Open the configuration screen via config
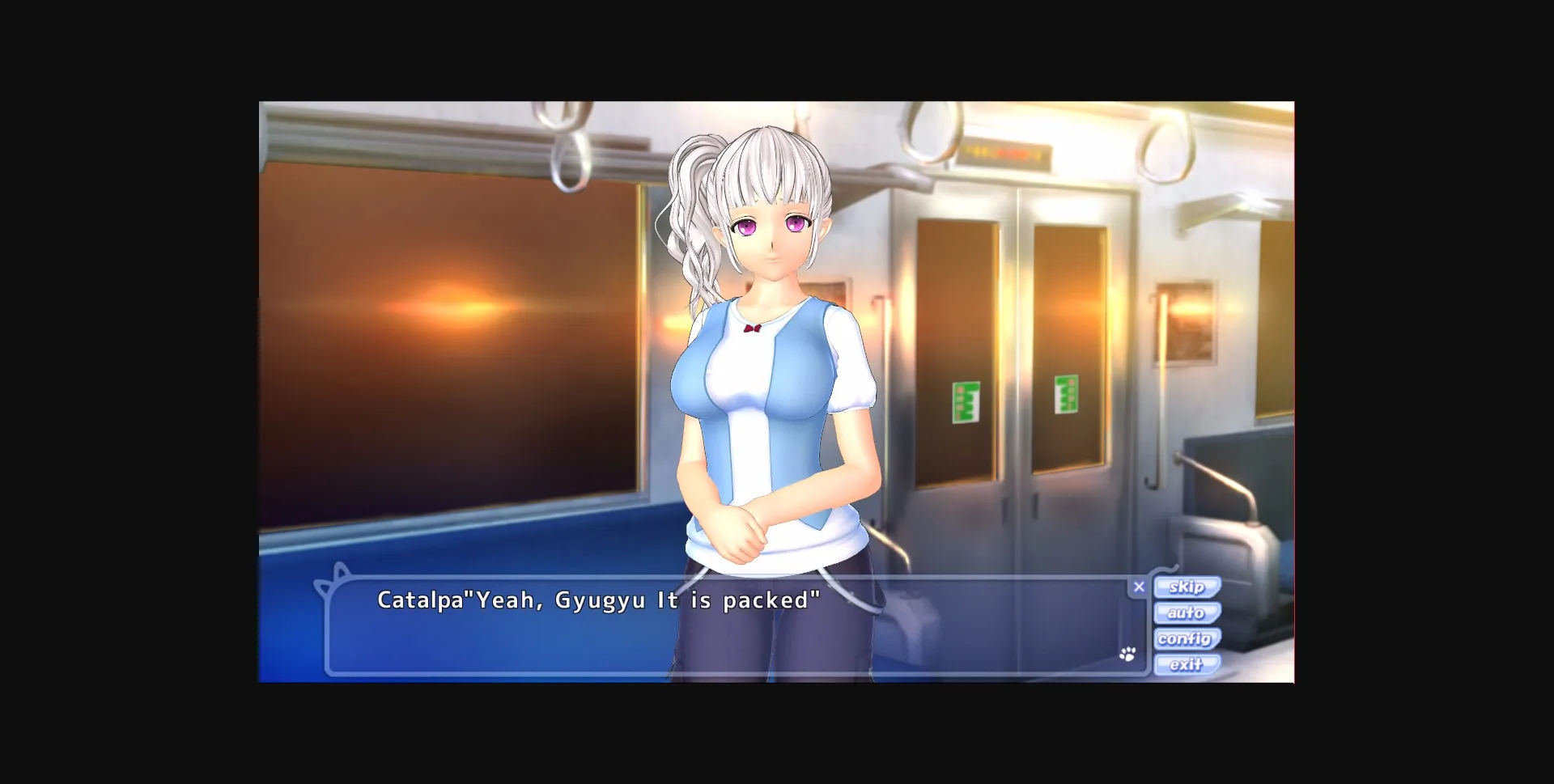 point(1187,638)
